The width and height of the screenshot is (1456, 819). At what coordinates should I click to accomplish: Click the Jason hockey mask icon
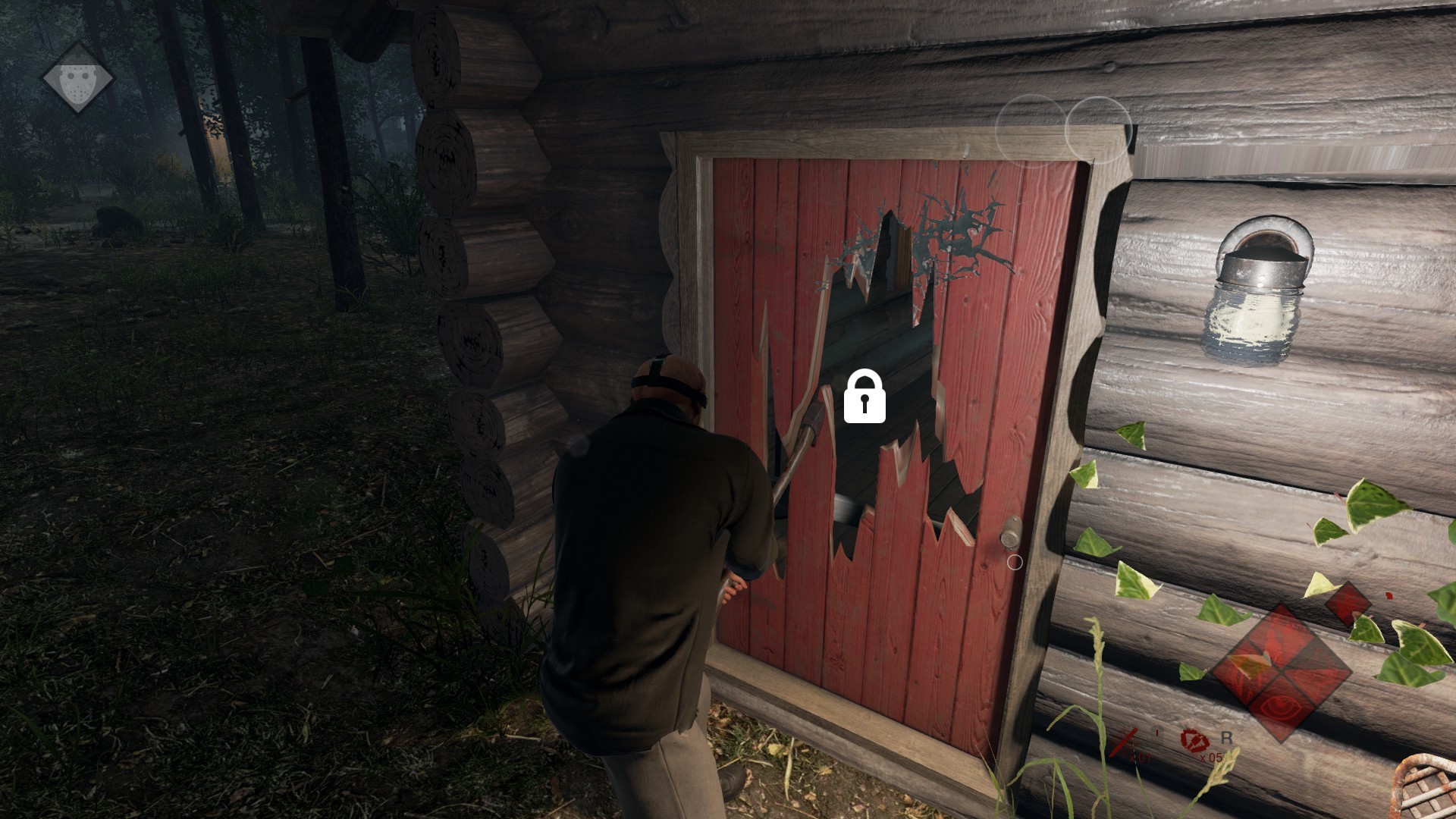coord(77,77)
